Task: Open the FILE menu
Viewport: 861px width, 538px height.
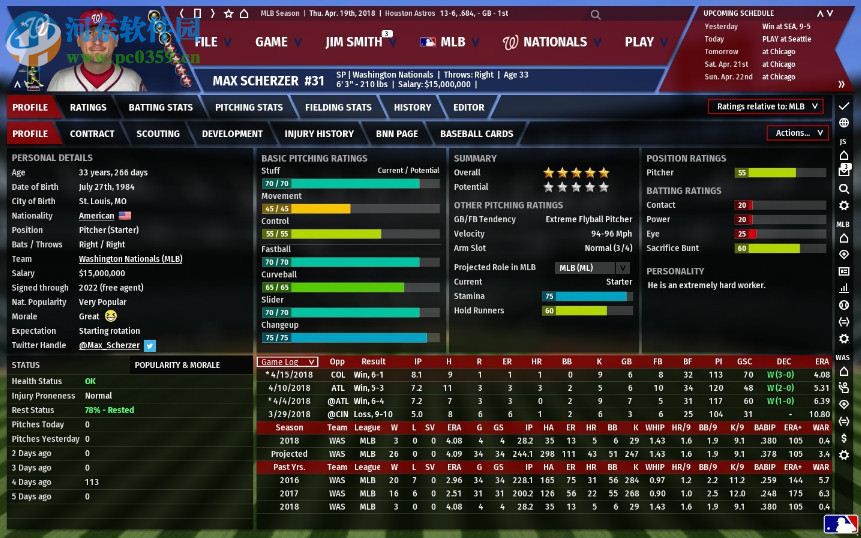Action: point(206,42)
